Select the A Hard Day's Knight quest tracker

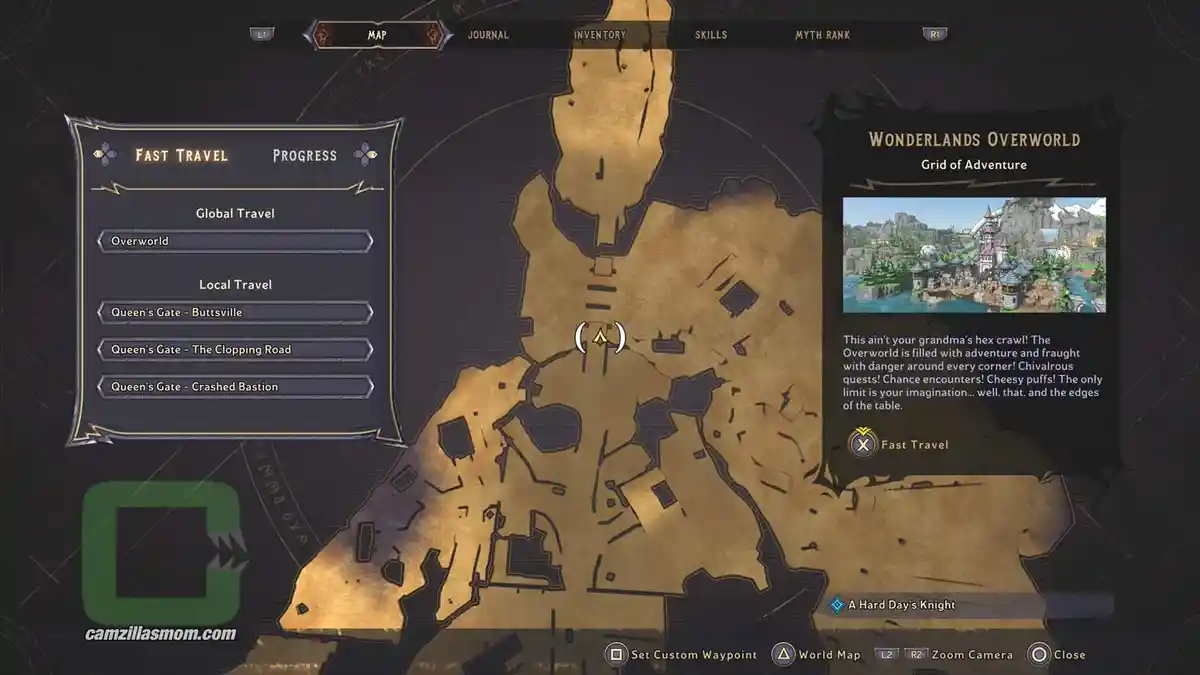tap(901, 605)
